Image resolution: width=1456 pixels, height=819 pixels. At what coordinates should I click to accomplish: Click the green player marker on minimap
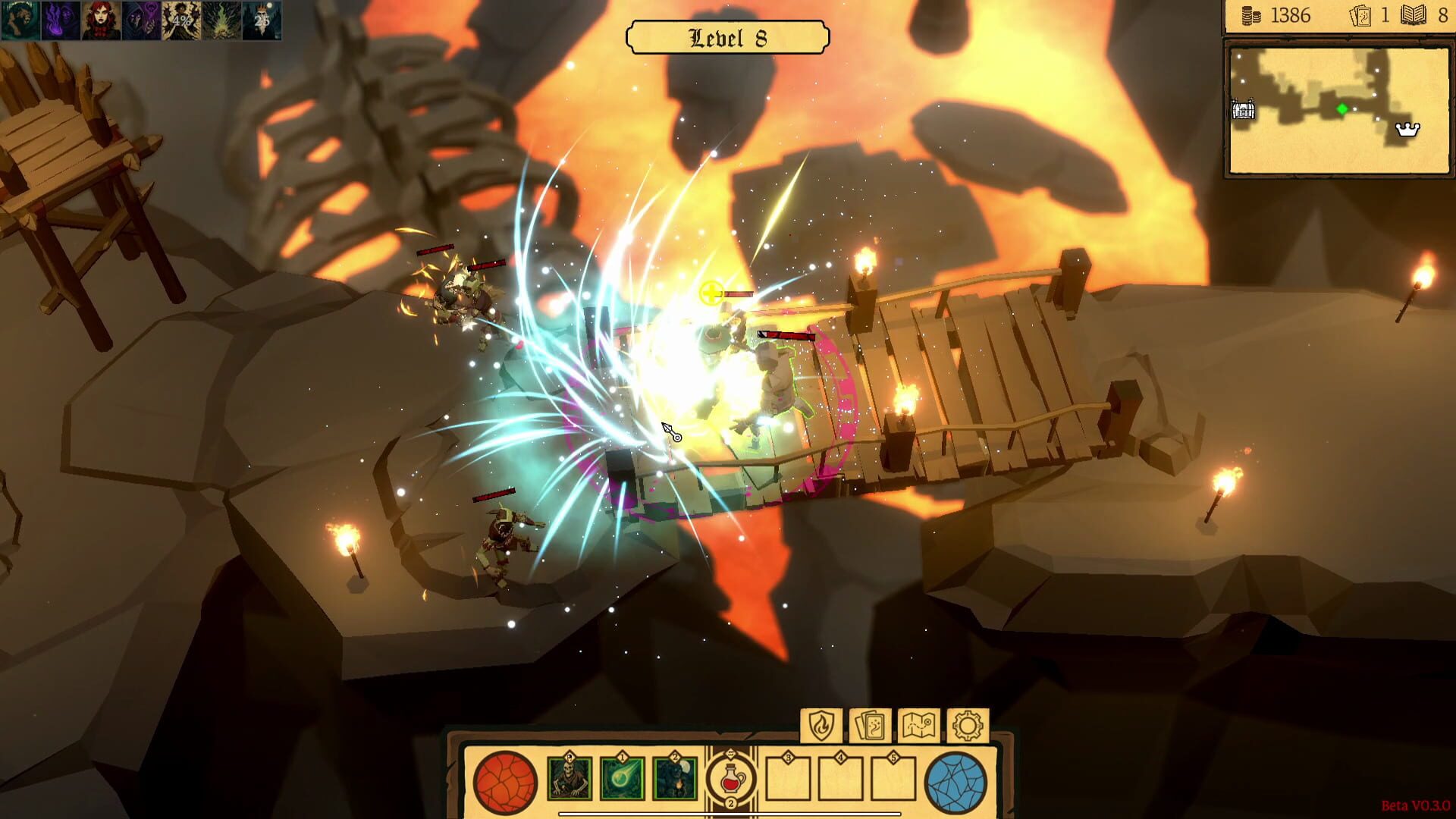(x=1342, y=109)
